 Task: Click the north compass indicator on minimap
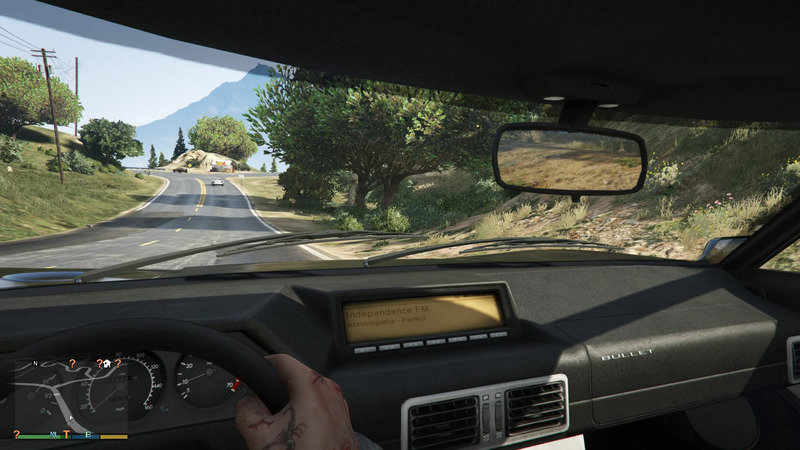[x=36, y=363]
